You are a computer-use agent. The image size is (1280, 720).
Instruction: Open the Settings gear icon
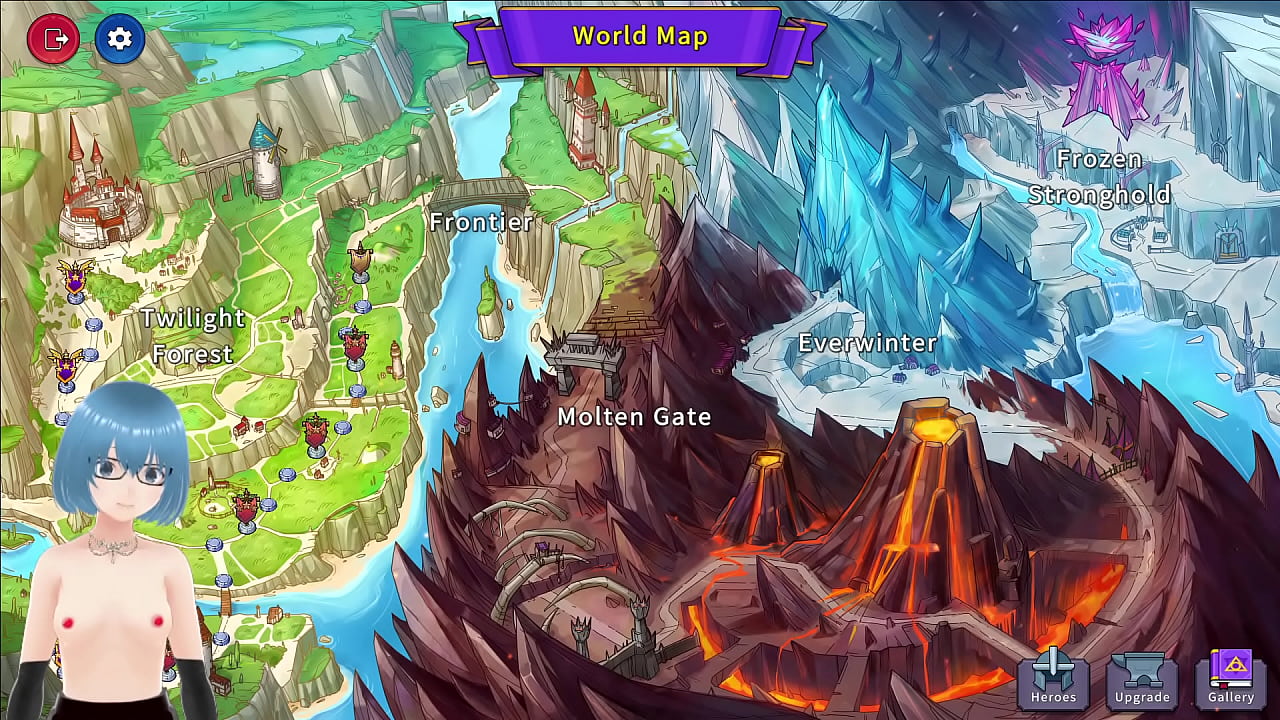point(120,38)
